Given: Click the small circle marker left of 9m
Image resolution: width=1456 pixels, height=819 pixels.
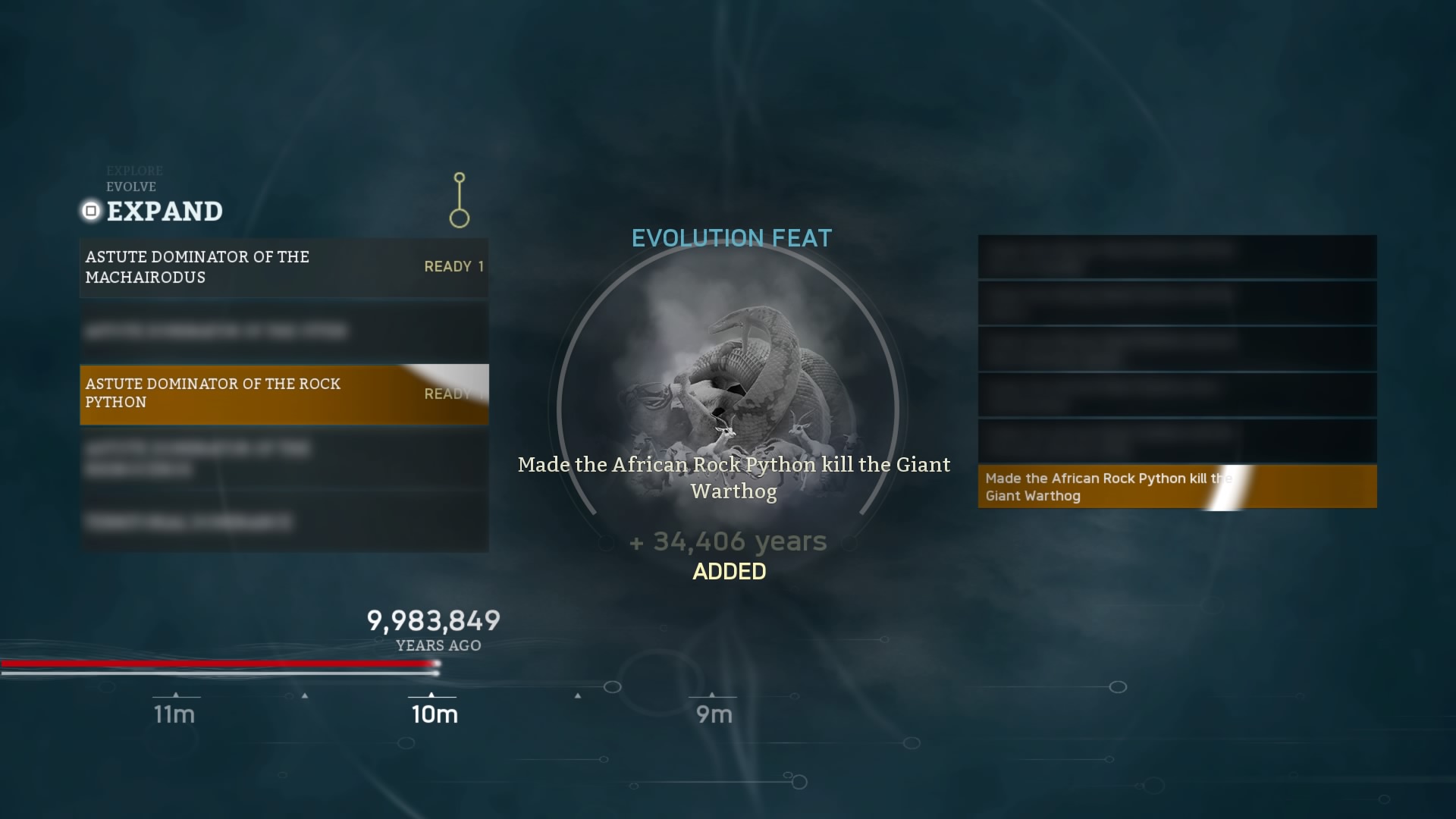Looking at the screenshot, I should click(x=613, y=686).
